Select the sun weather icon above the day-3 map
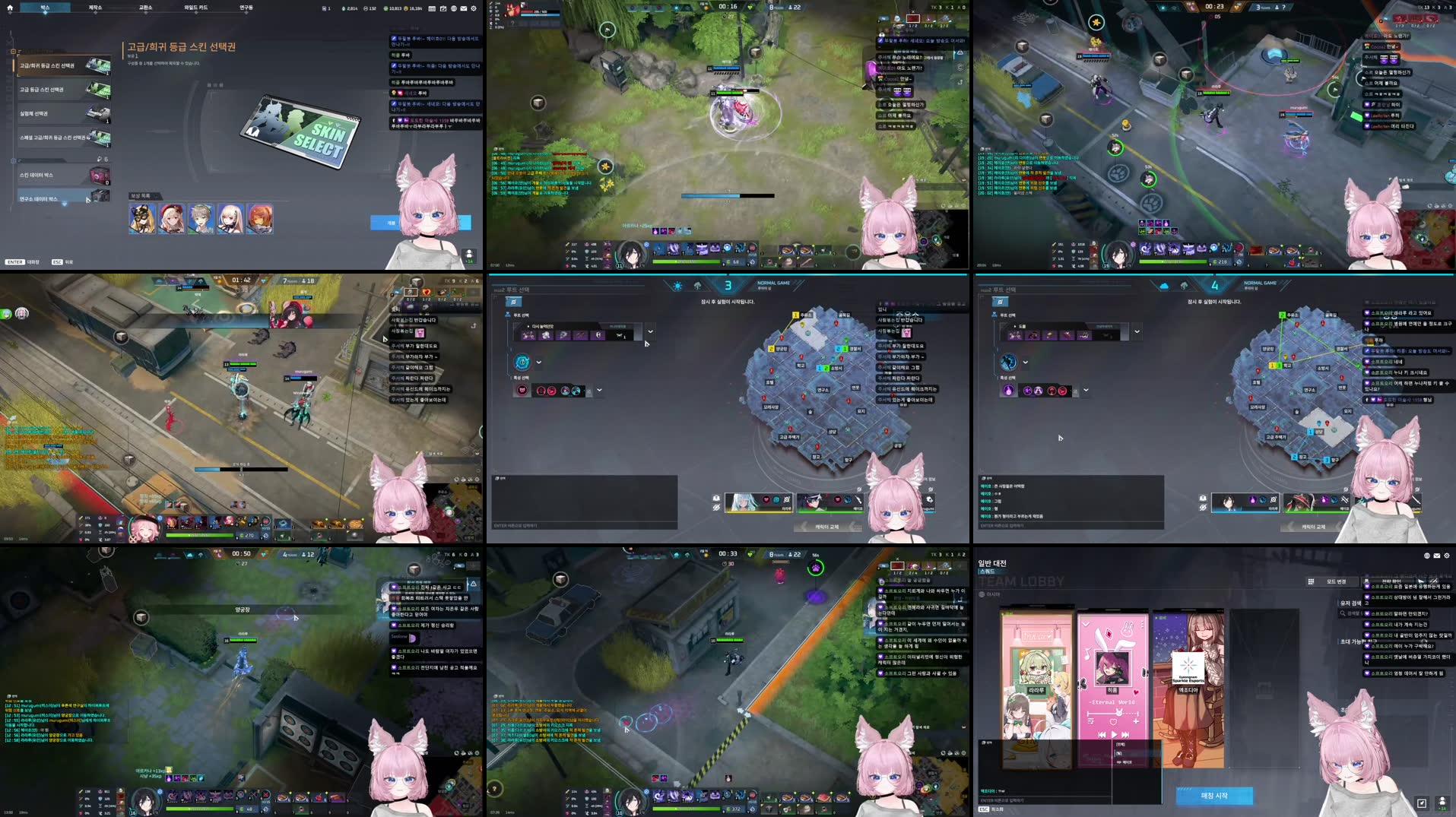This screenshot has width=1456, height=817. 676,286
